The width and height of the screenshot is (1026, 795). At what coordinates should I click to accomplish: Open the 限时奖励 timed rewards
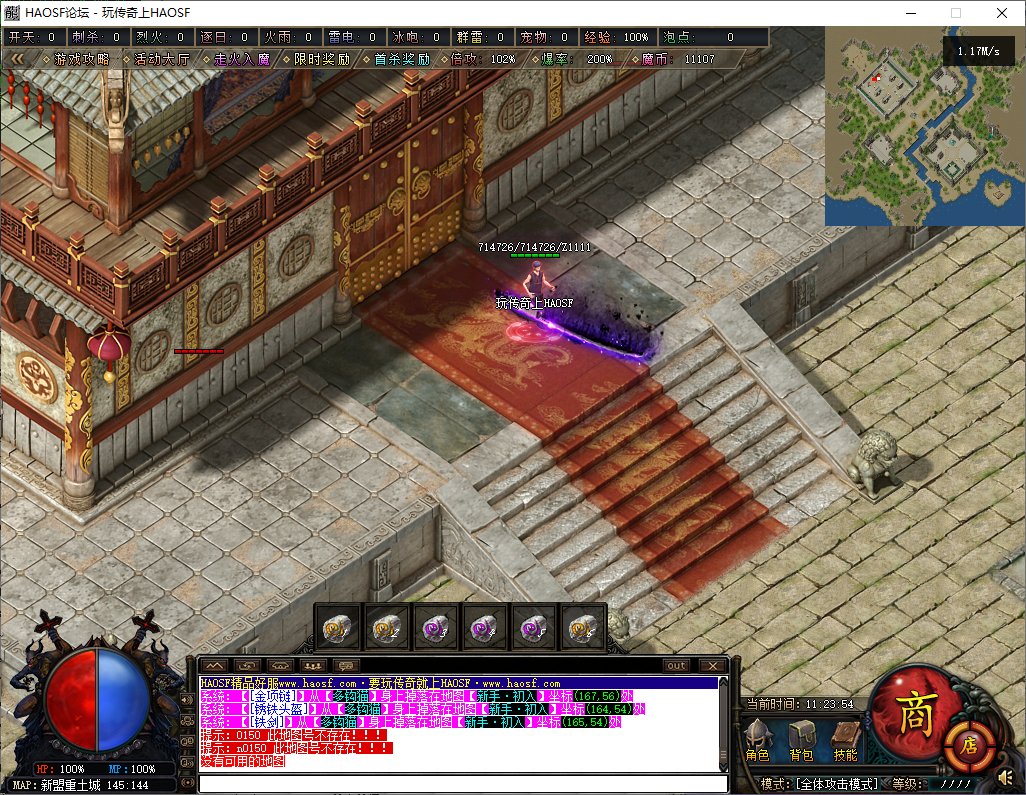pyautogui.click(x=322, y=59)
